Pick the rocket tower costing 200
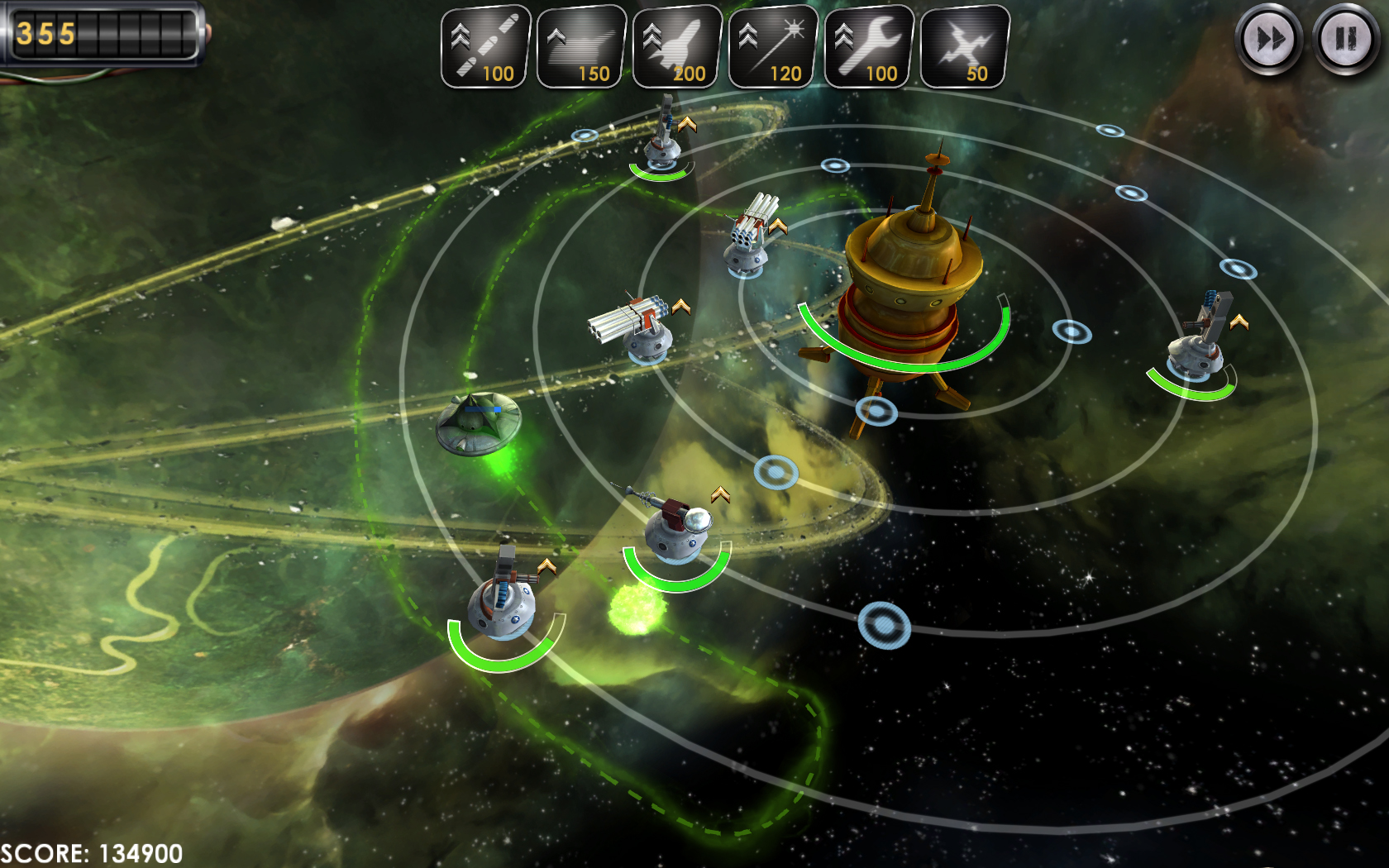1389x868 pixels. 677,46
